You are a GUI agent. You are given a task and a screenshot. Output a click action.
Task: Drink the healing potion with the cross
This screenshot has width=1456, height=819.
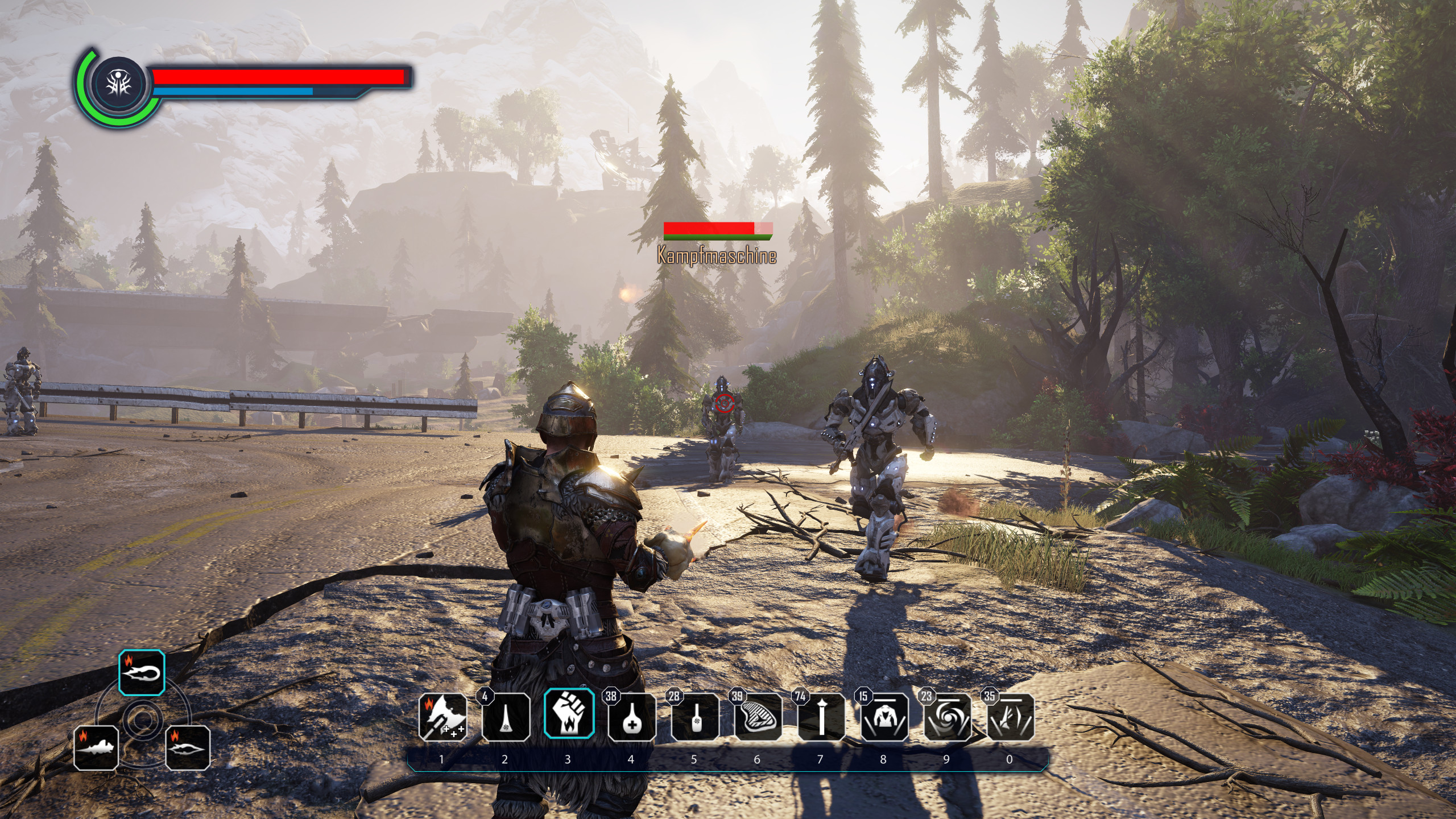(631, 717)
